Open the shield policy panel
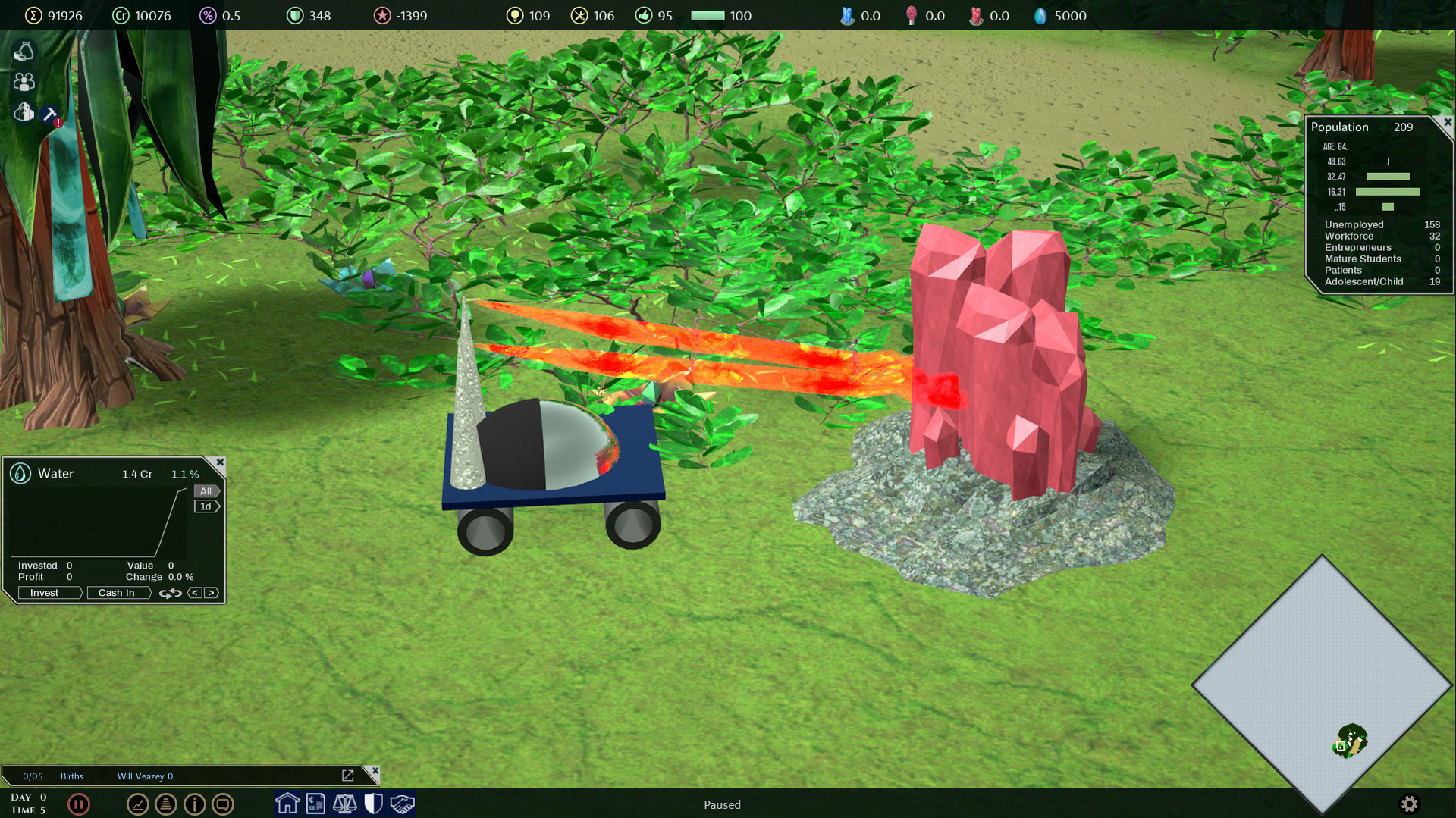1456x818 pixels. 373,804
